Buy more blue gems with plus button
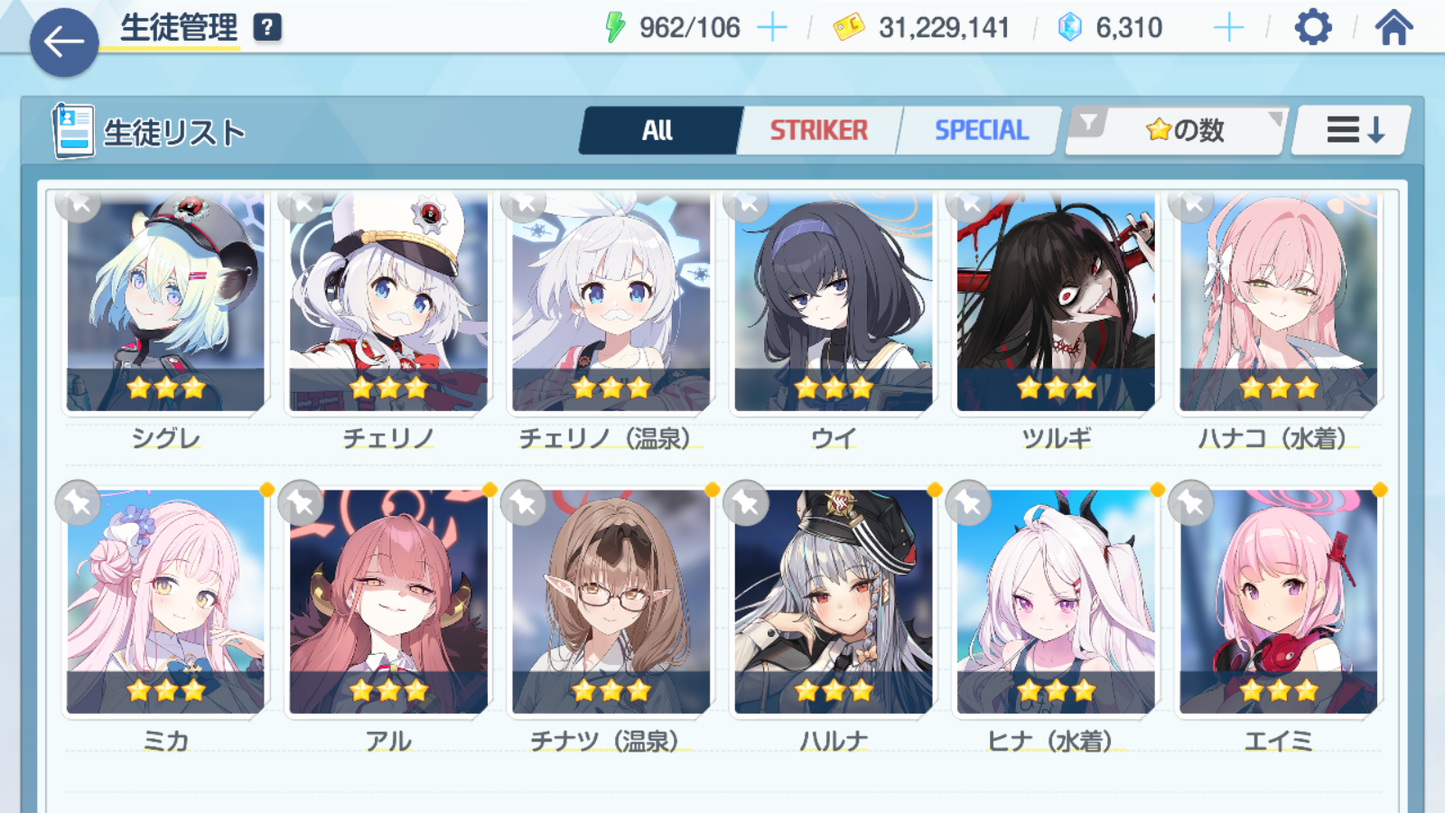 [1228, 27]
